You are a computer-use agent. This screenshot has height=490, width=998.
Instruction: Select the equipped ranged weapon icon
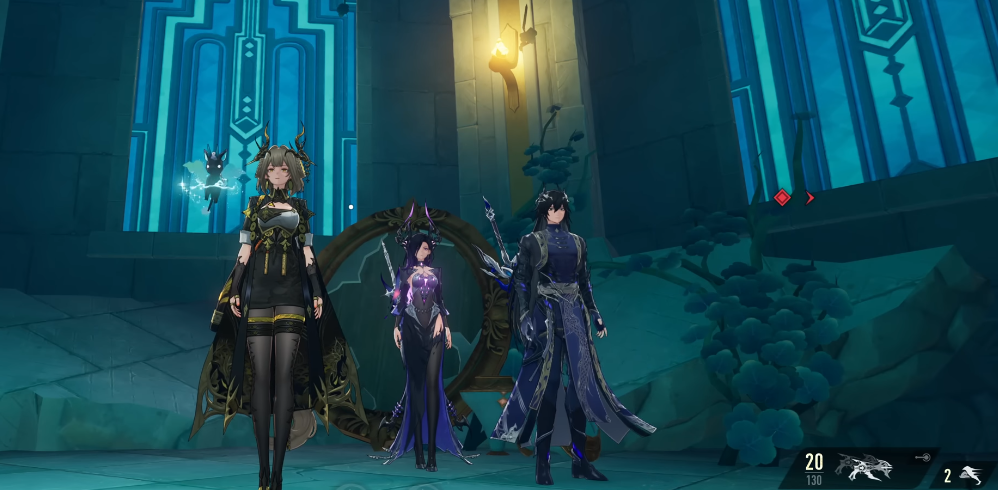(x=865, y=466)
